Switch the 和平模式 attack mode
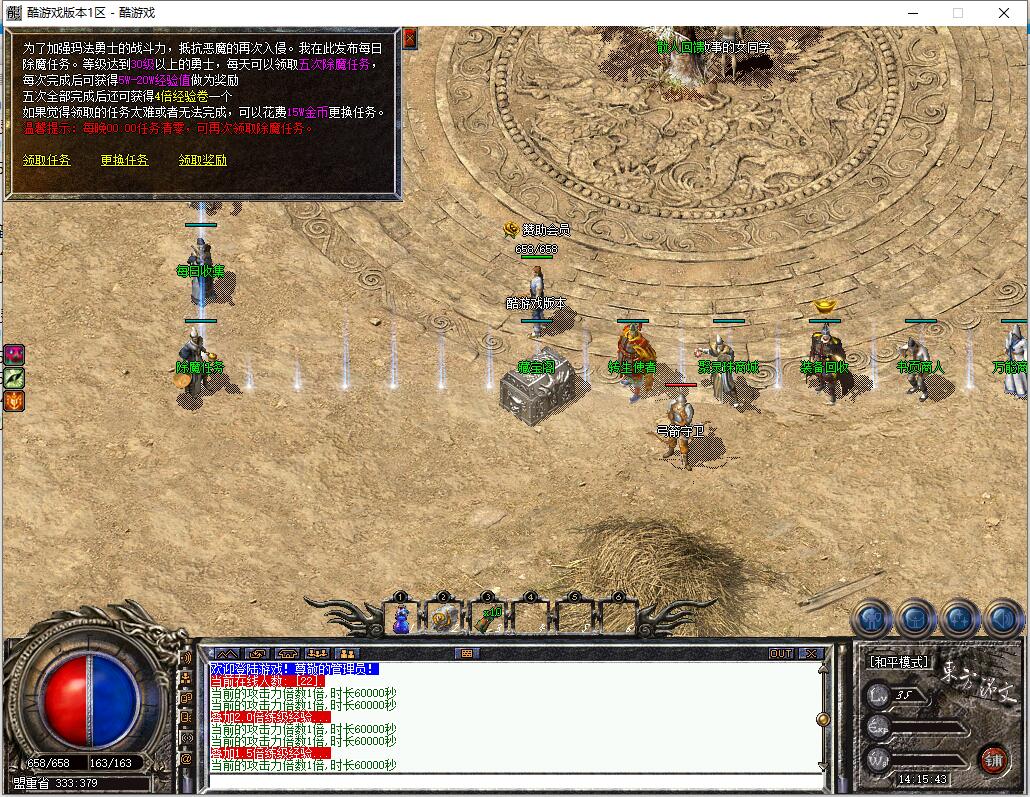Image resolution: width=1030 pixels, height=797 pixels. [x=899, y=662]
